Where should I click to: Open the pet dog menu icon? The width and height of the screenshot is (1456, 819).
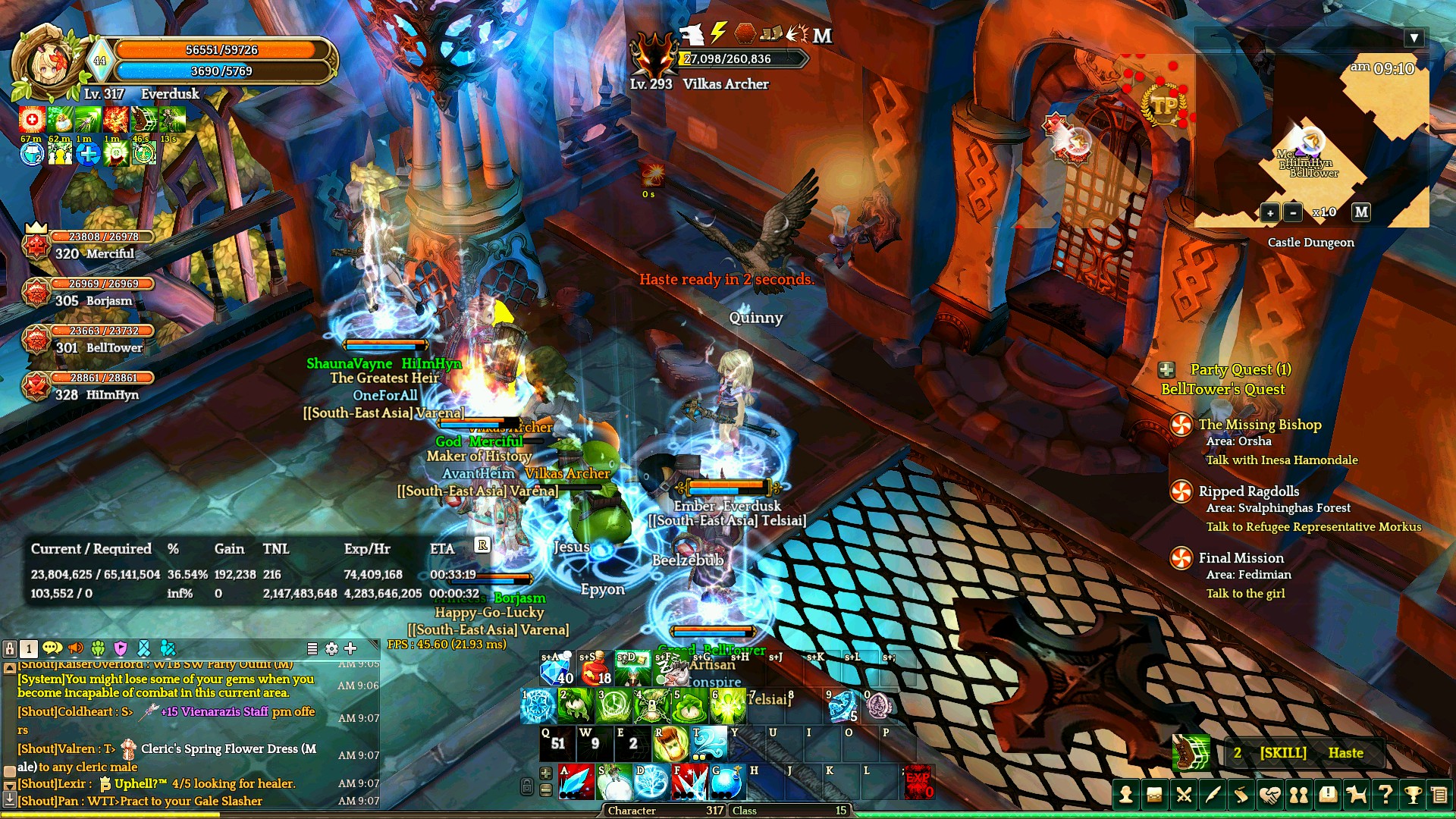point(1356,795)
